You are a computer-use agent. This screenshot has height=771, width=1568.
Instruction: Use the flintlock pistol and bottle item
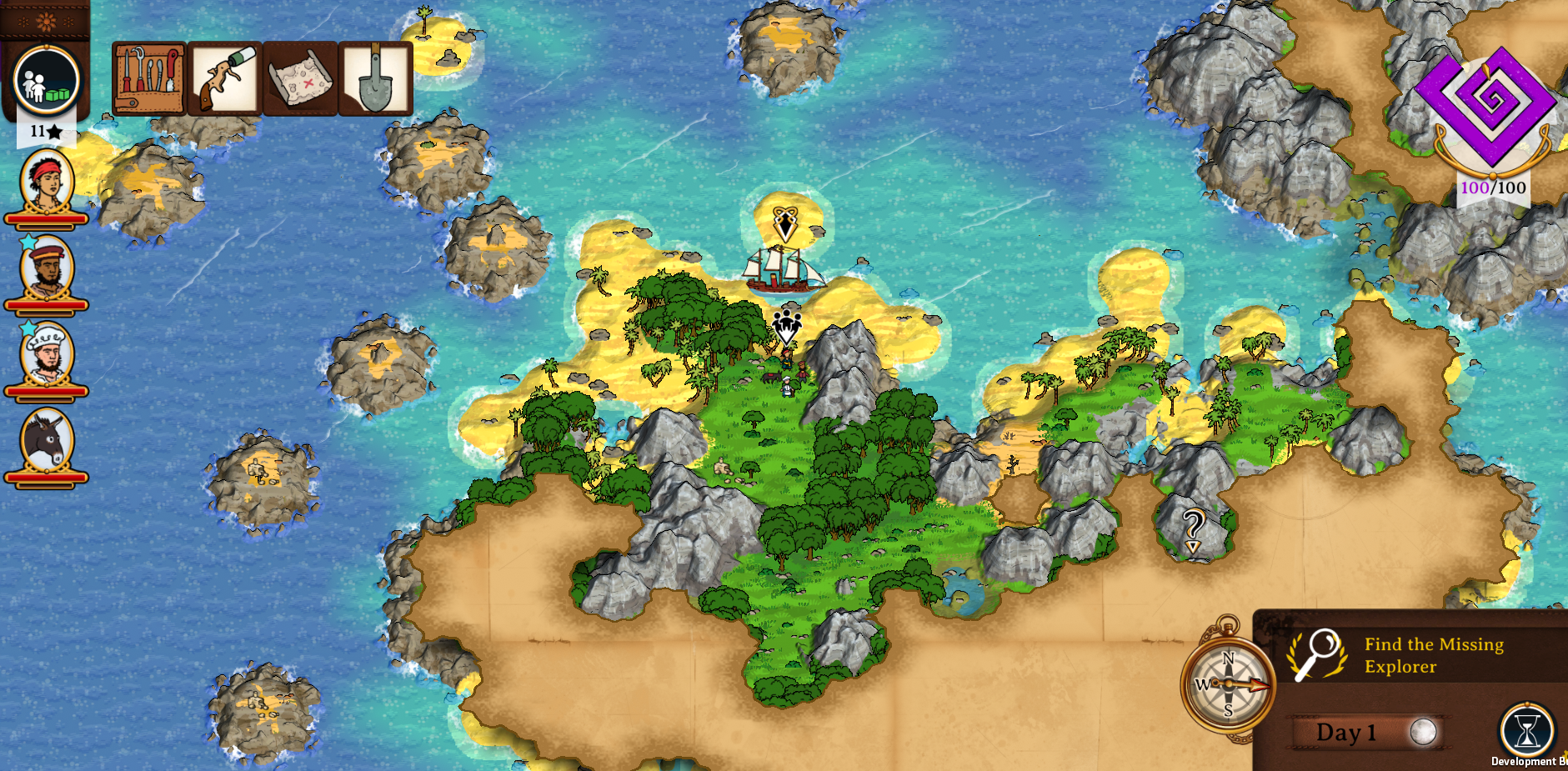225,78
